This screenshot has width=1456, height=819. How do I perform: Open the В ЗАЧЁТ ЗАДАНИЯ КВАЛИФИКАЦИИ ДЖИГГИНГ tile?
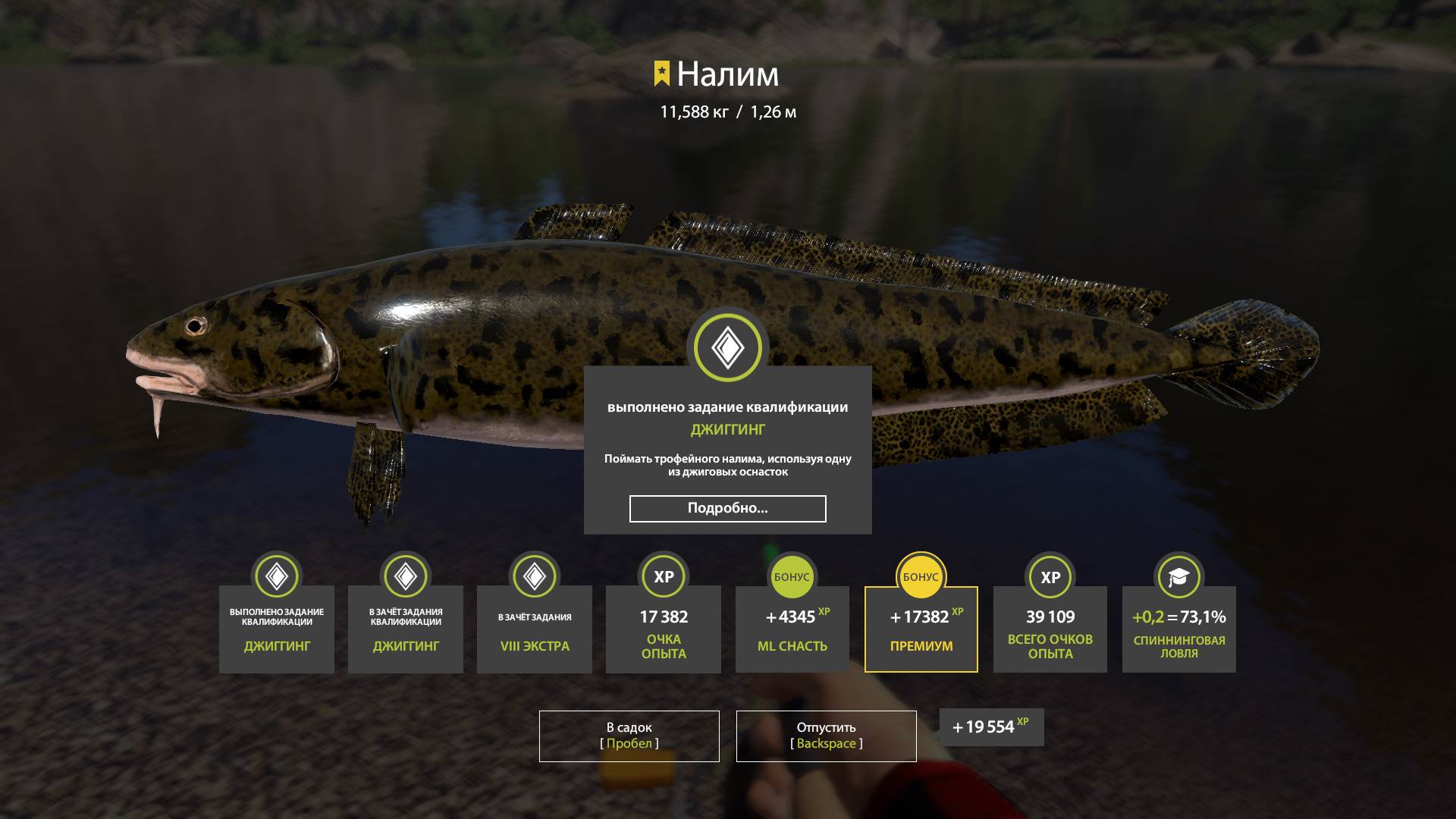pyautogui.click(x=405, y=629)
